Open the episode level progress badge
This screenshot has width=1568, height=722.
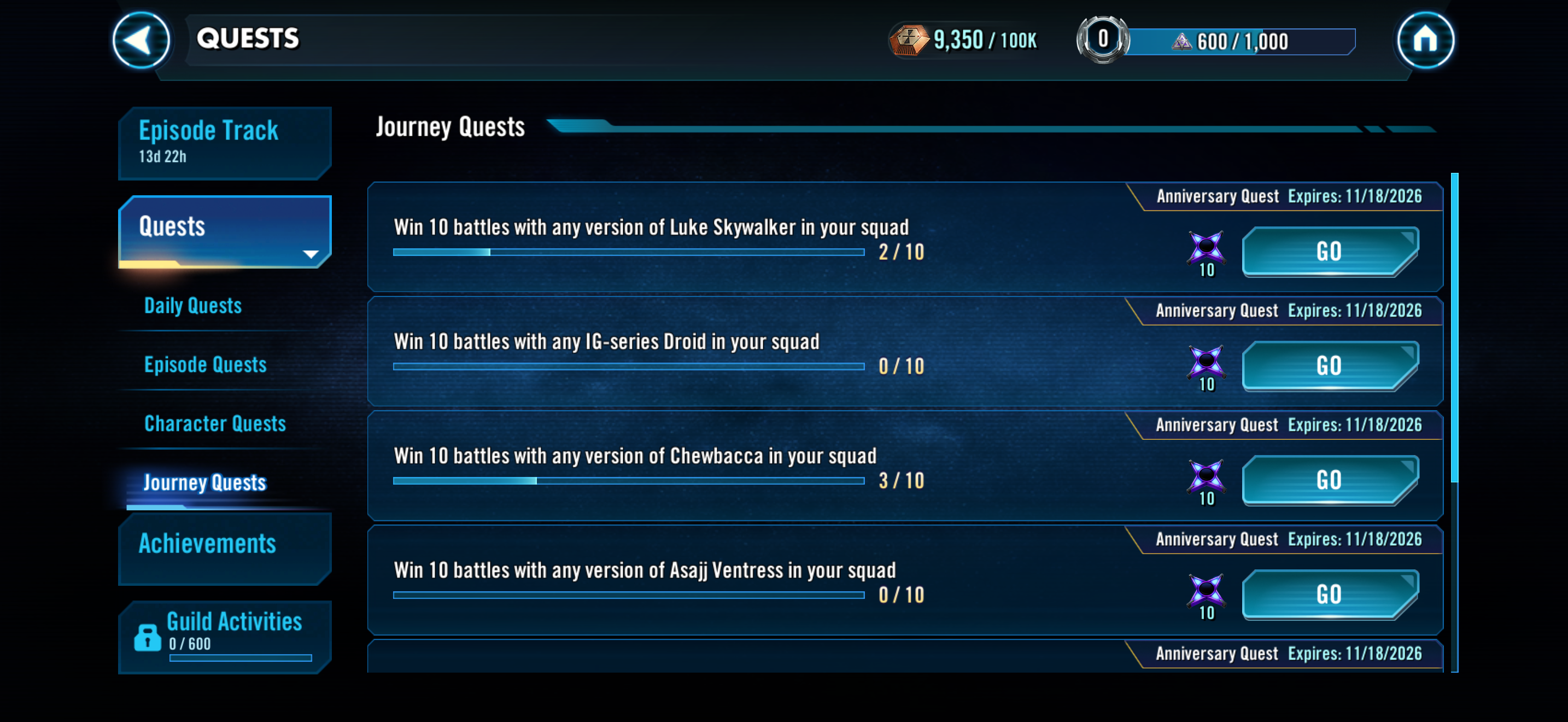tap(1102, 40)
